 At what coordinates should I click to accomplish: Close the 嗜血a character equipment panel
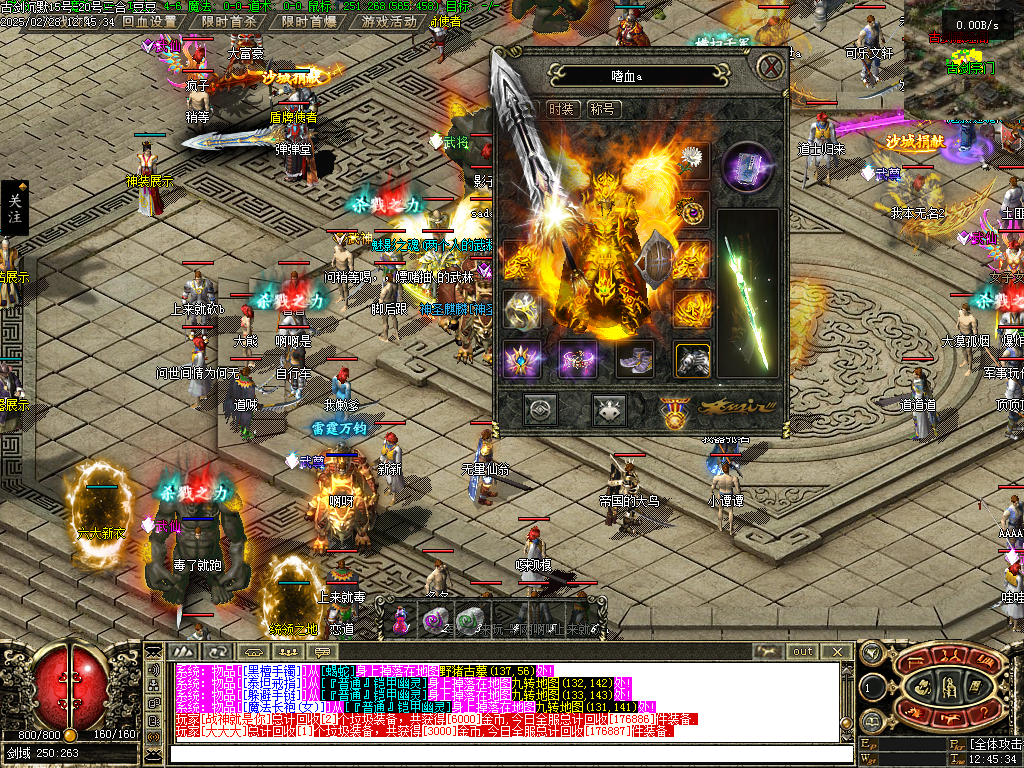click(x=769, y=68)
